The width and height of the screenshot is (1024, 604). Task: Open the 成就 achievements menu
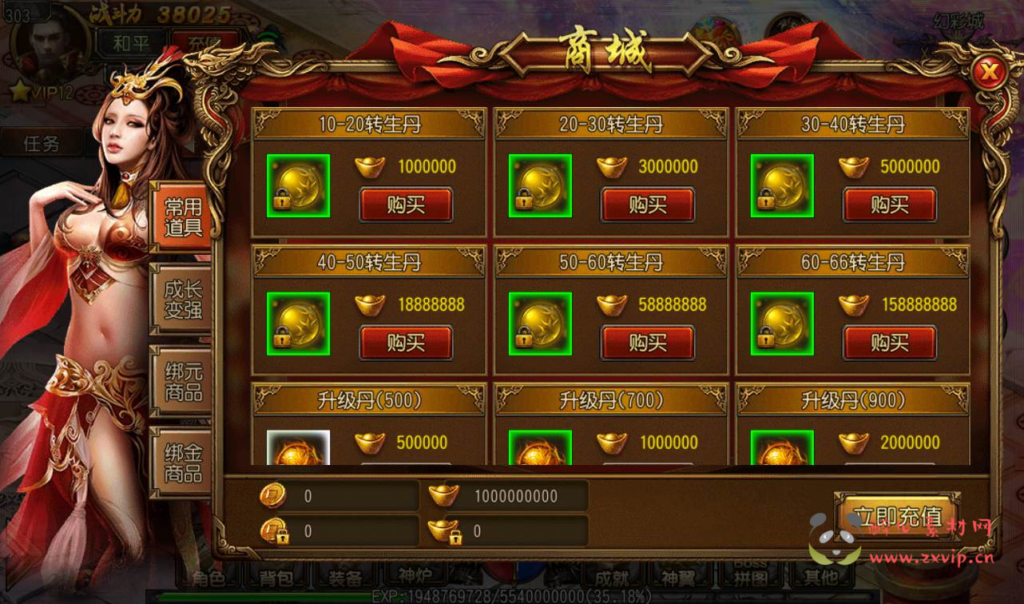612,577
